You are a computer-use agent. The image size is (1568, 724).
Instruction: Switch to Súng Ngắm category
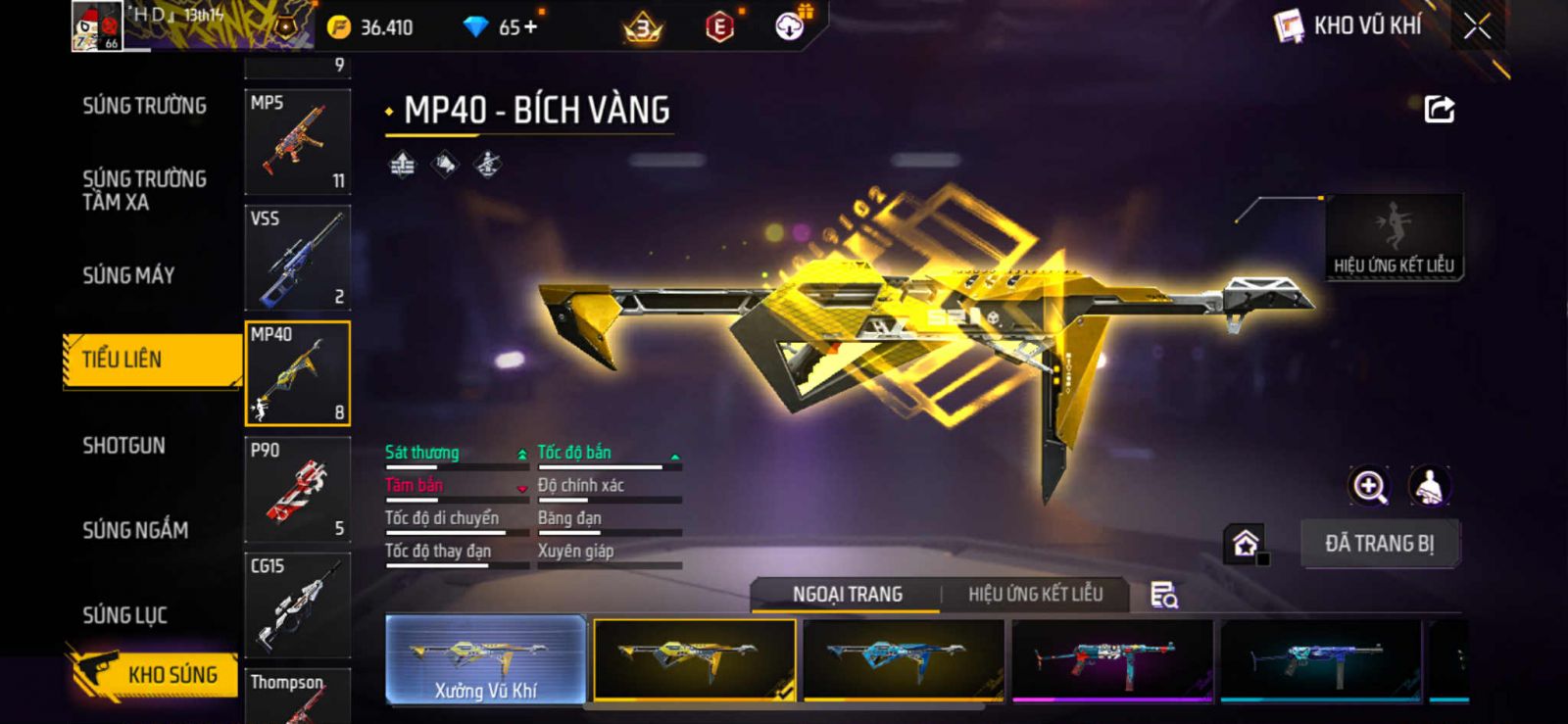pos(135,530)
